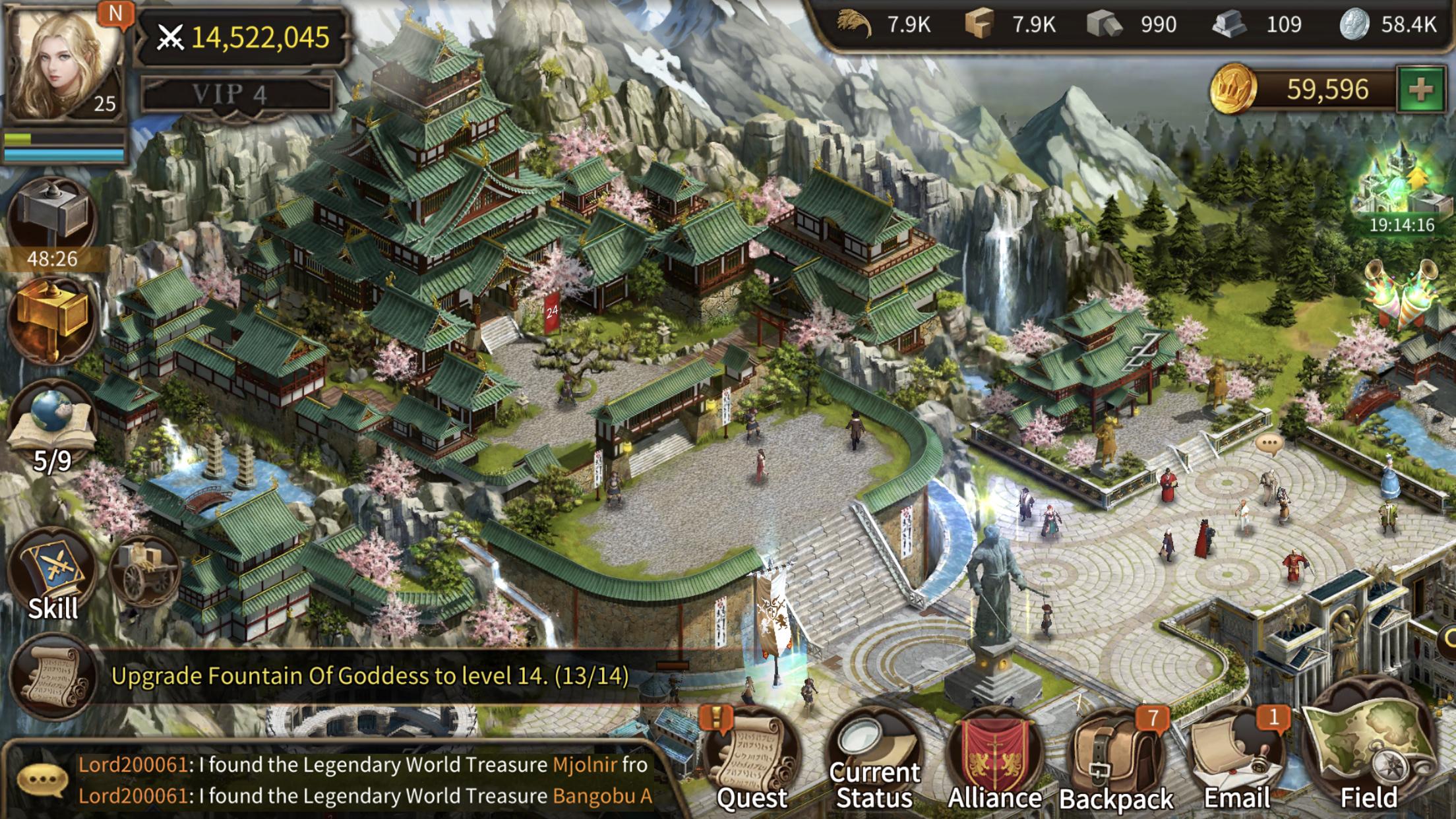This screenshot has width=1456, height=819.
Task: Open the quest task scroll above chat
Action: [56, 676]
